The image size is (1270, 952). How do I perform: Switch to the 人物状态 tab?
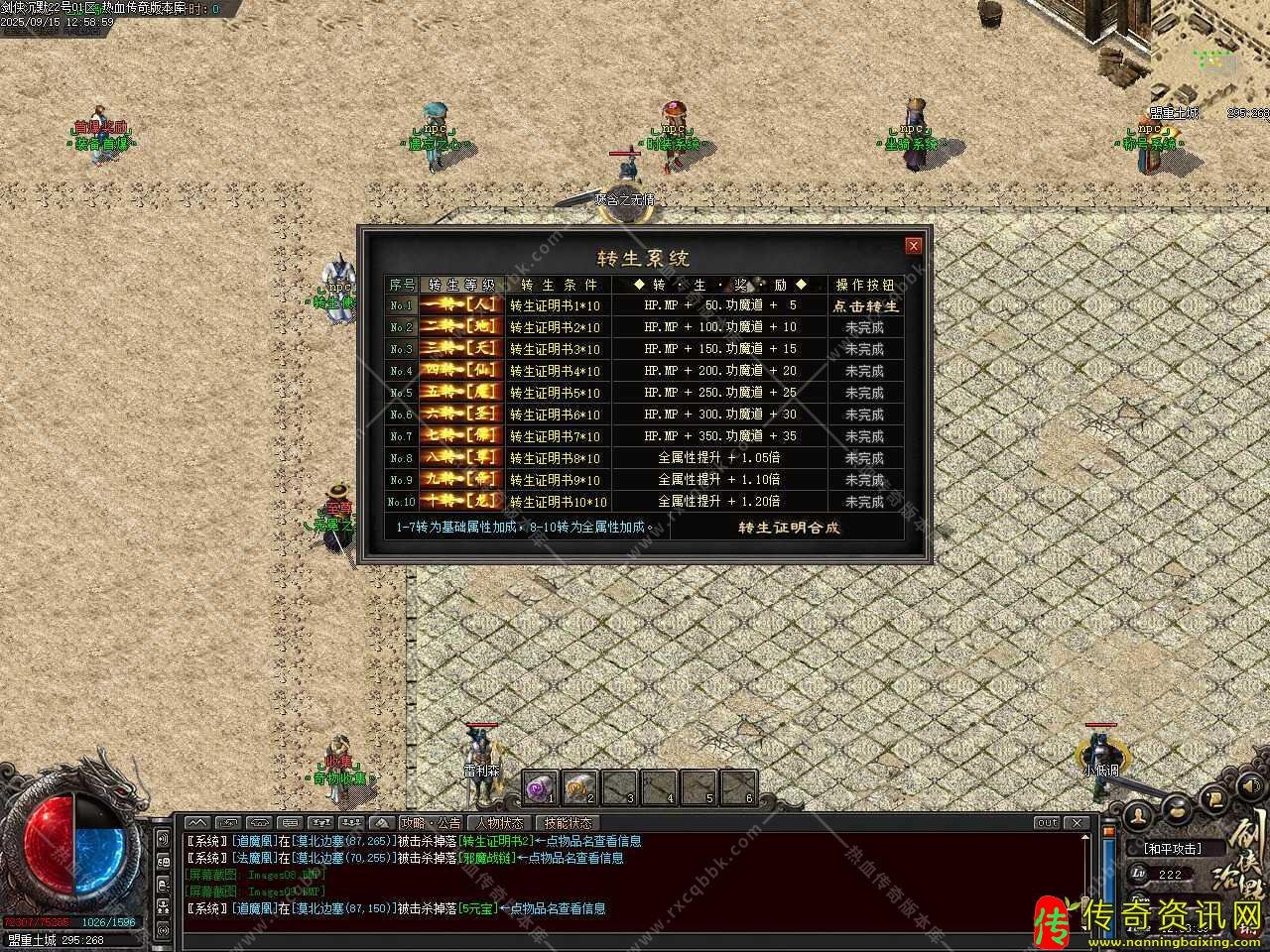[x=499, y=823]
